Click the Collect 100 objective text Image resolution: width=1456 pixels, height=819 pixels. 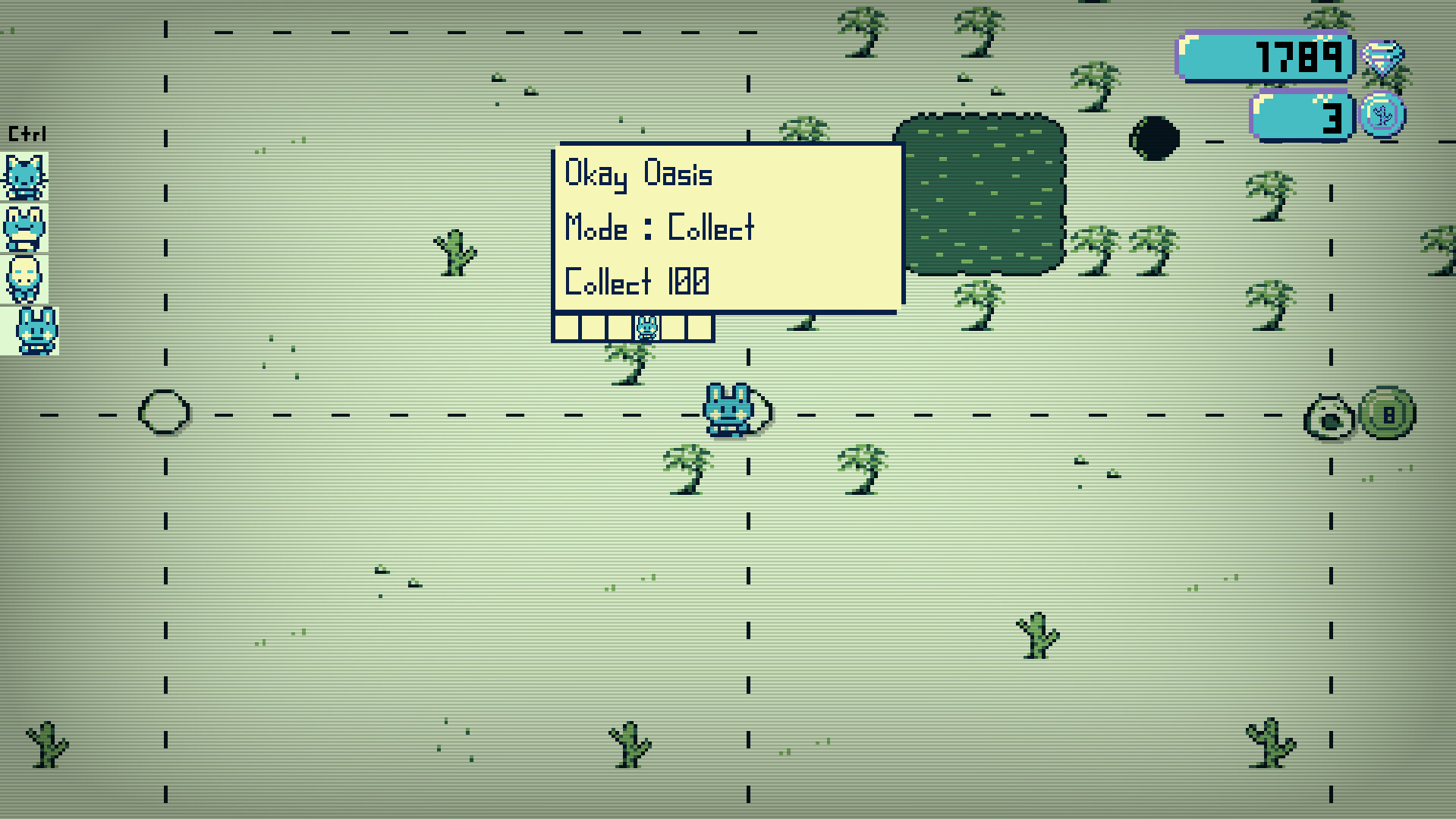point(636,281)
